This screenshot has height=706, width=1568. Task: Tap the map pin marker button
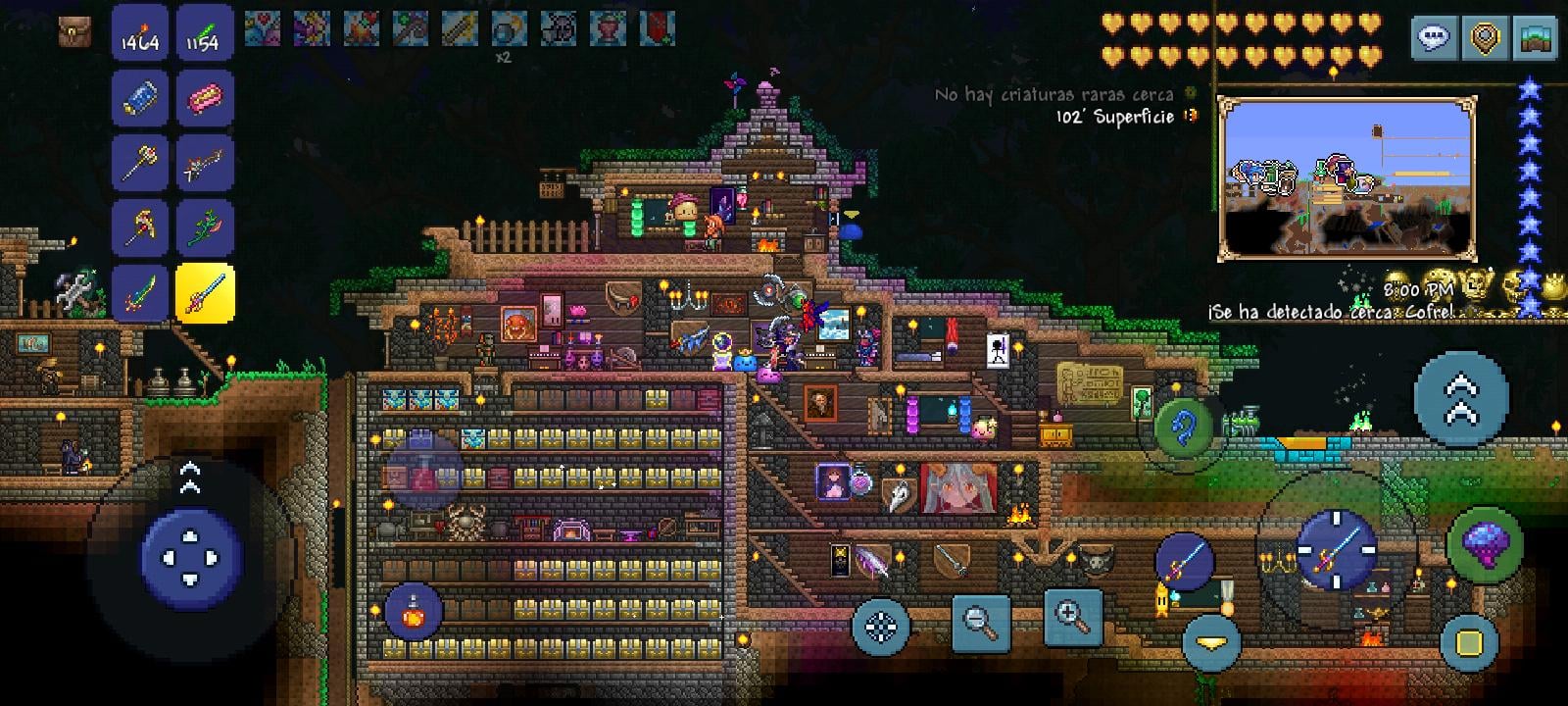(x=1486, y=39)
